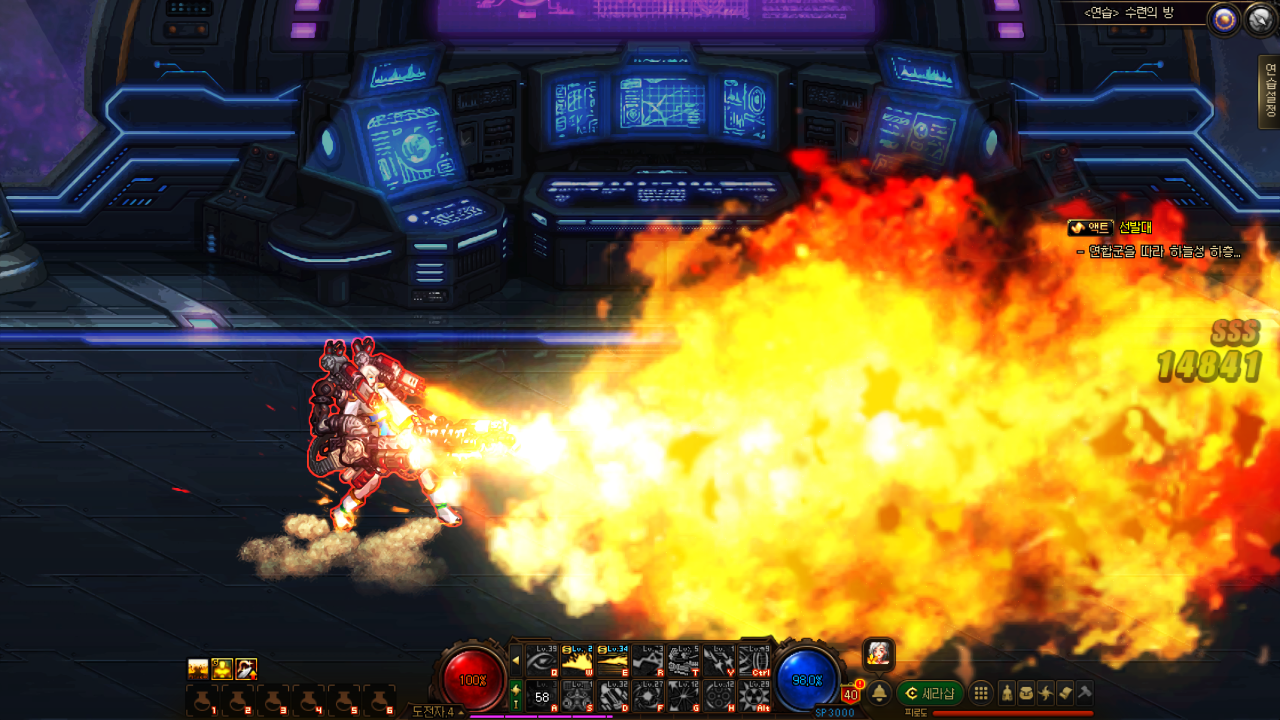
Task: Open the quest scroll icon
Action: coord(1065,693)
